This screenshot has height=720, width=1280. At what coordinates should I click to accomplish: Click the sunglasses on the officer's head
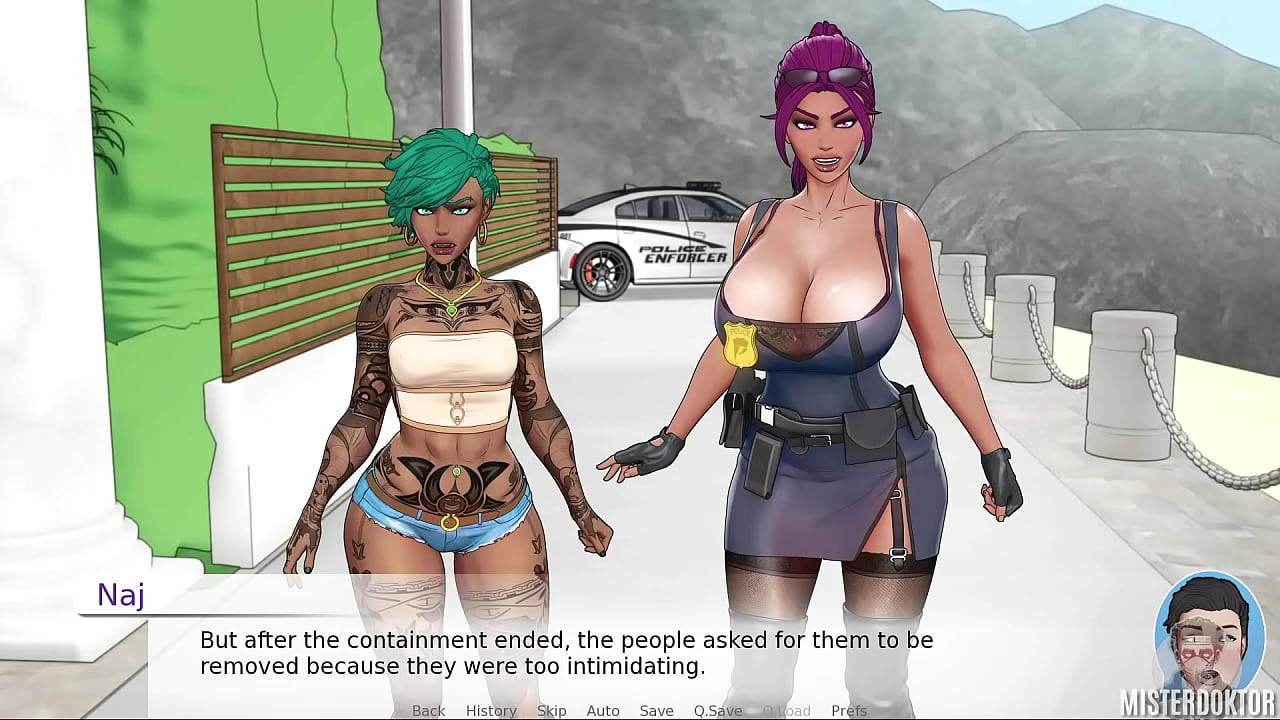coord(822,76)
